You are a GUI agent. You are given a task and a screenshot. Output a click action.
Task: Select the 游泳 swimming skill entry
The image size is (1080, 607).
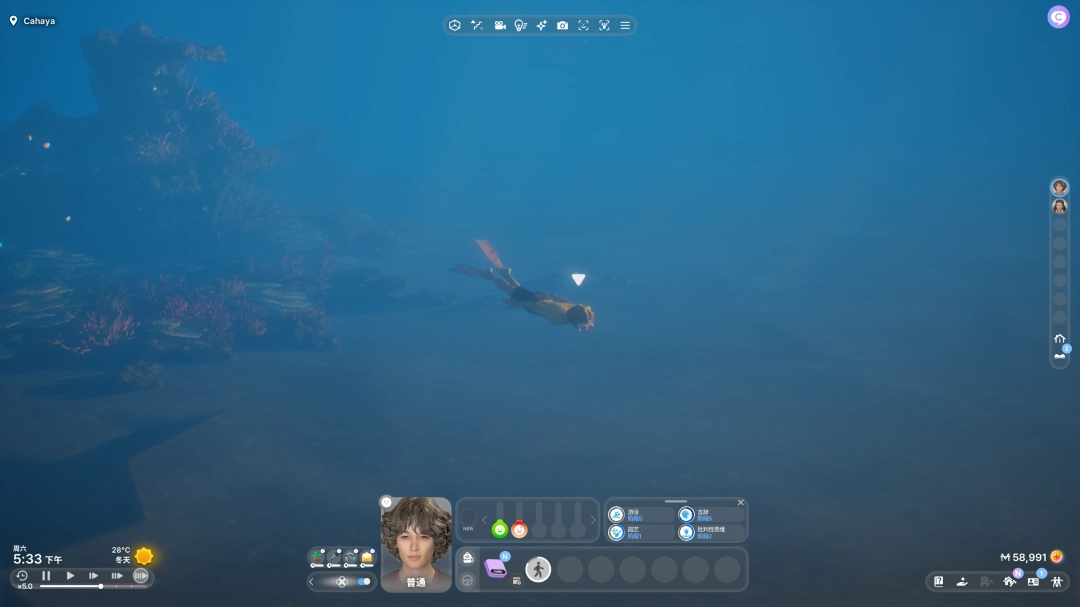point(640,514)
